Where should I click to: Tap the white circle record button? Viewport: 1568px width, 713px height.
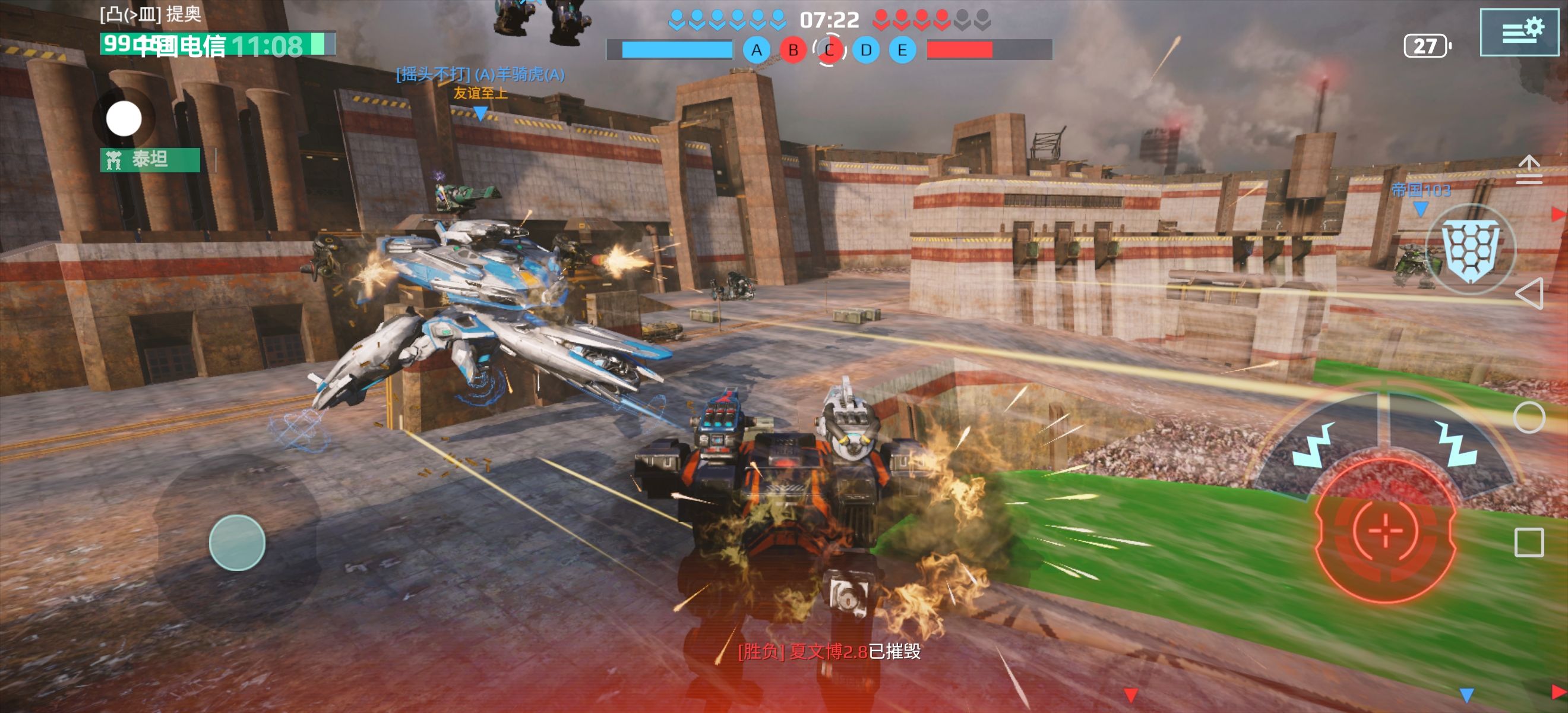click(x=124, y=119)
